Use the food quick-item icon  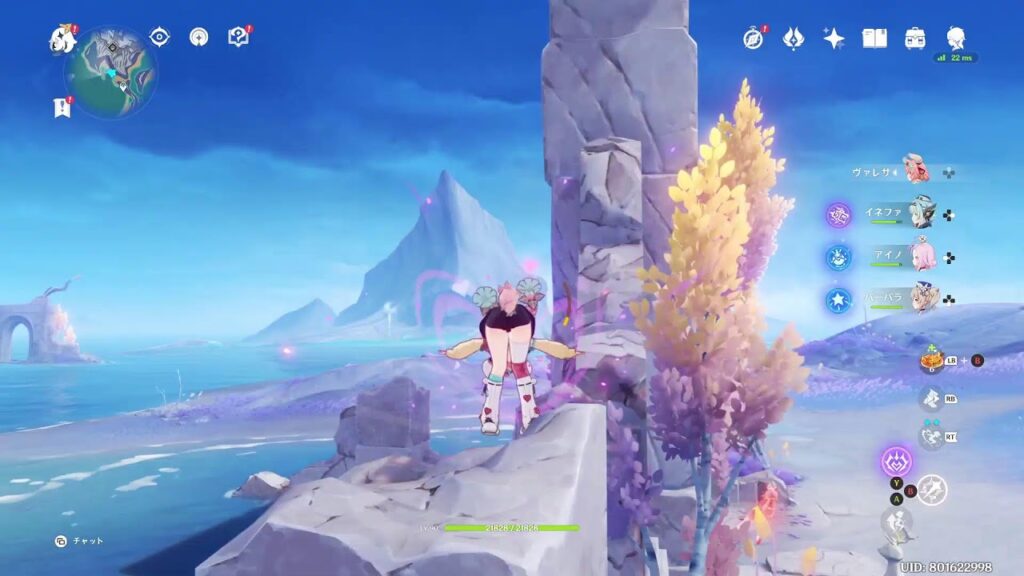[932, 360]
